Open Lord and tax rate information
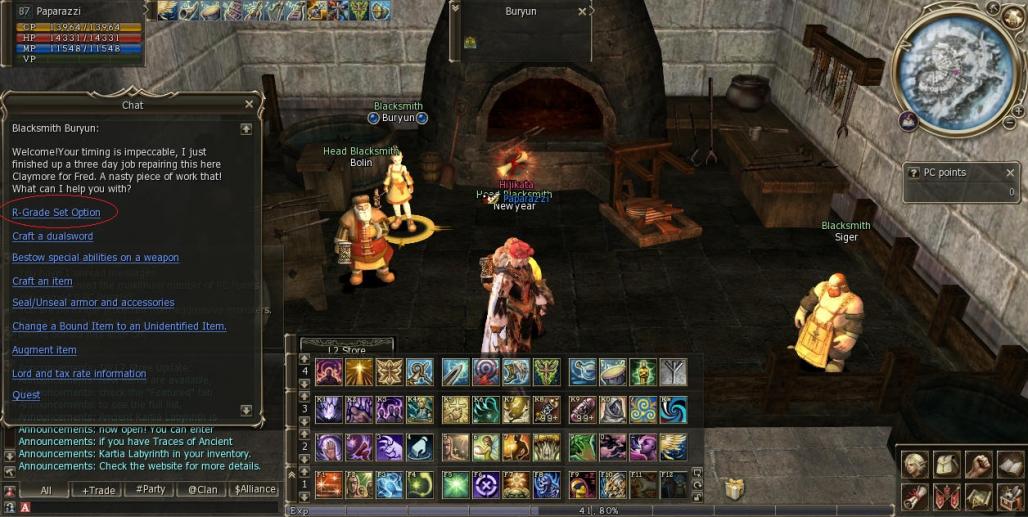 click(x=79, y=373)
